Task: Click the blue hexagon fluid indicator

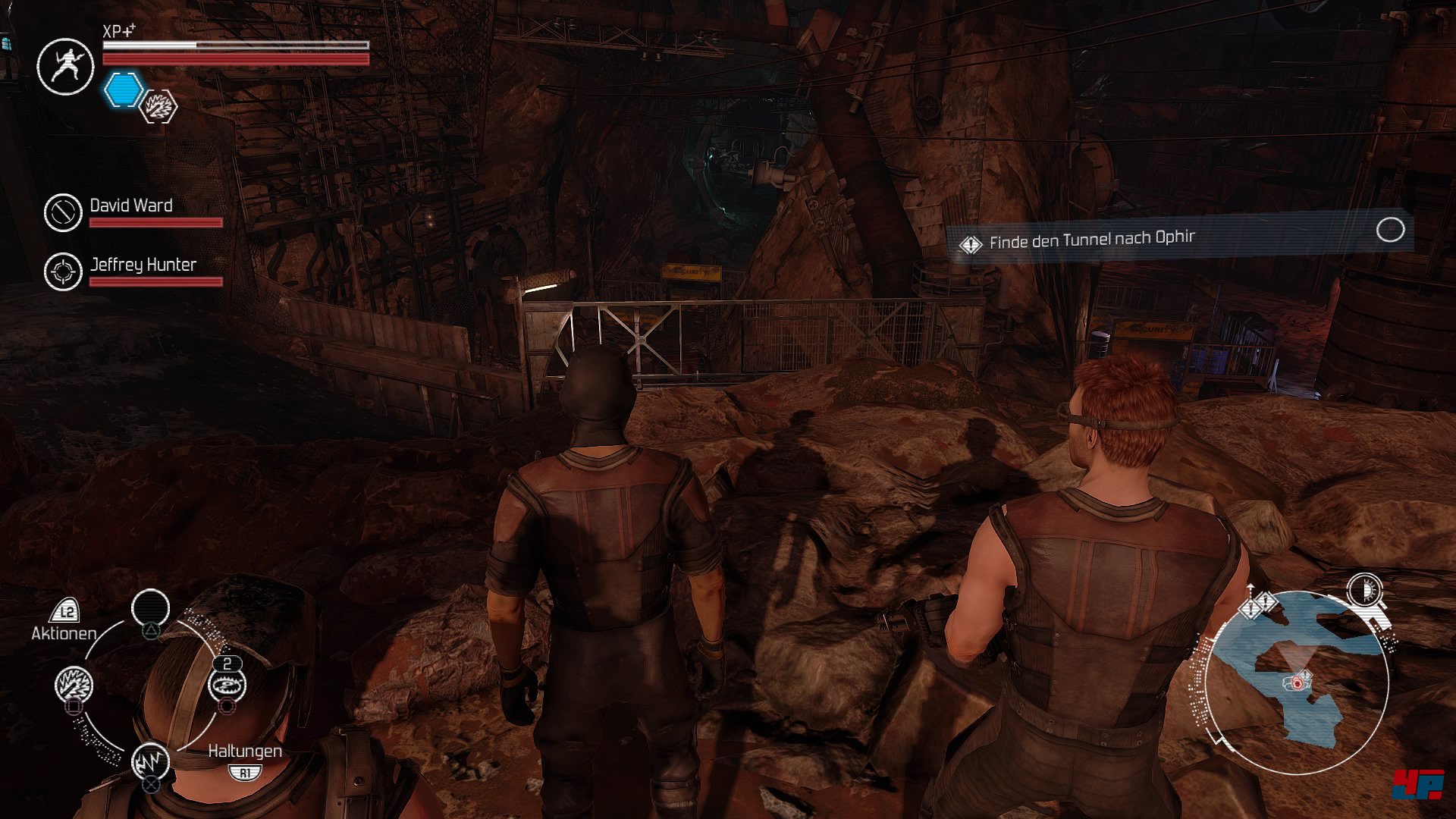Action: tap(123, 90)
